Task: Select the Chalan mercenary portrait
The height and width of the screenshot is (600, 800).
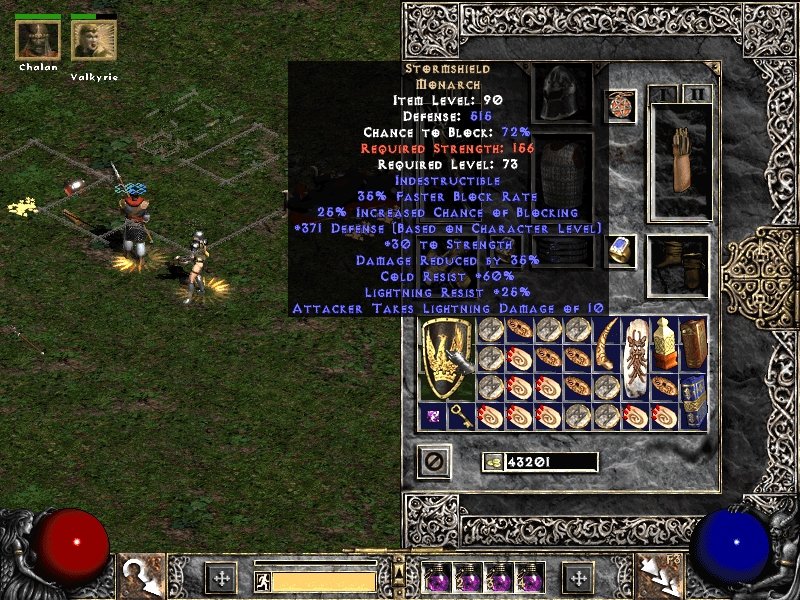Action: point(38,40)
